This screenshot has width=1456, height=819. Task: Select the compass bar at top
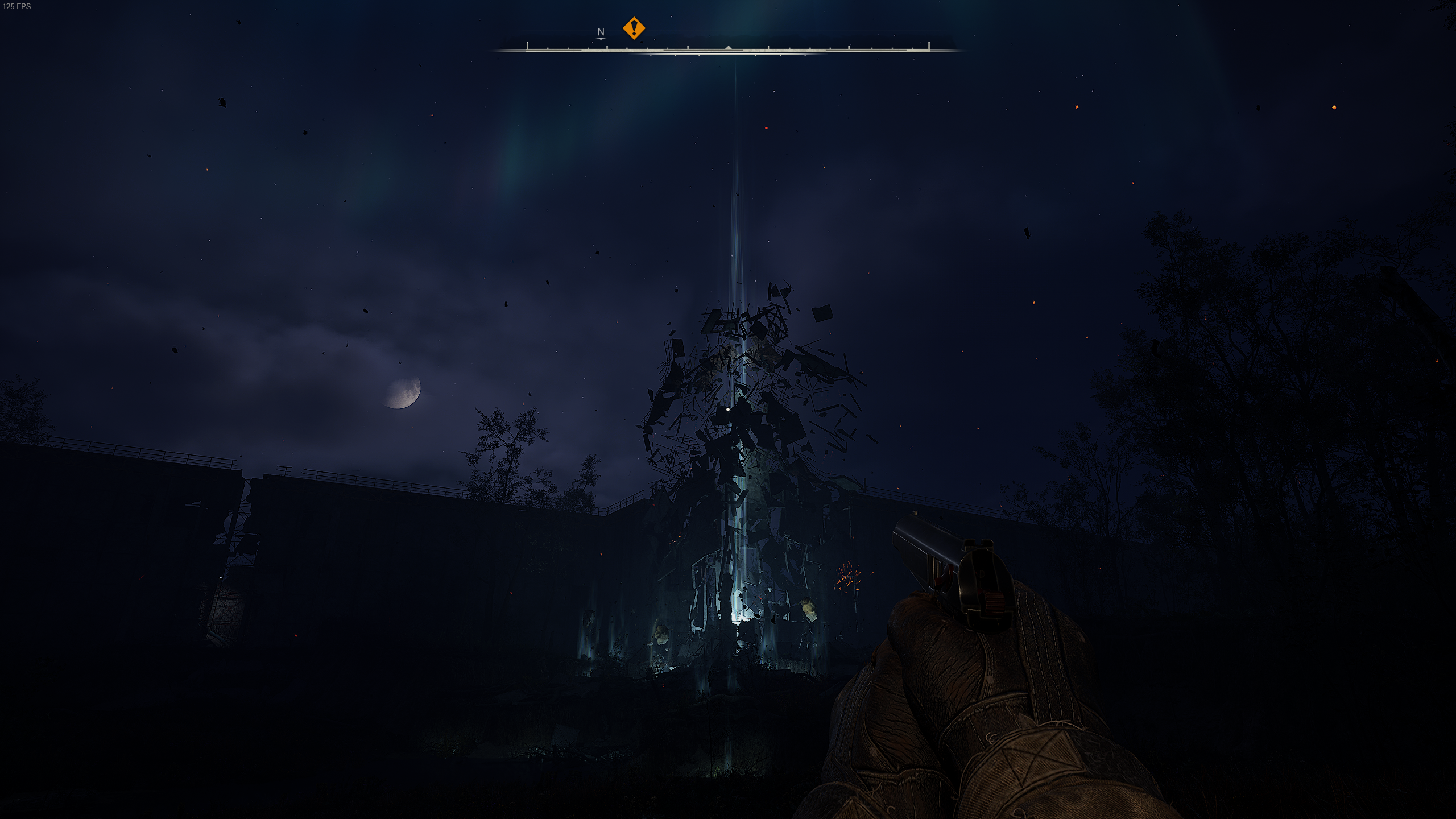[728, 49]
